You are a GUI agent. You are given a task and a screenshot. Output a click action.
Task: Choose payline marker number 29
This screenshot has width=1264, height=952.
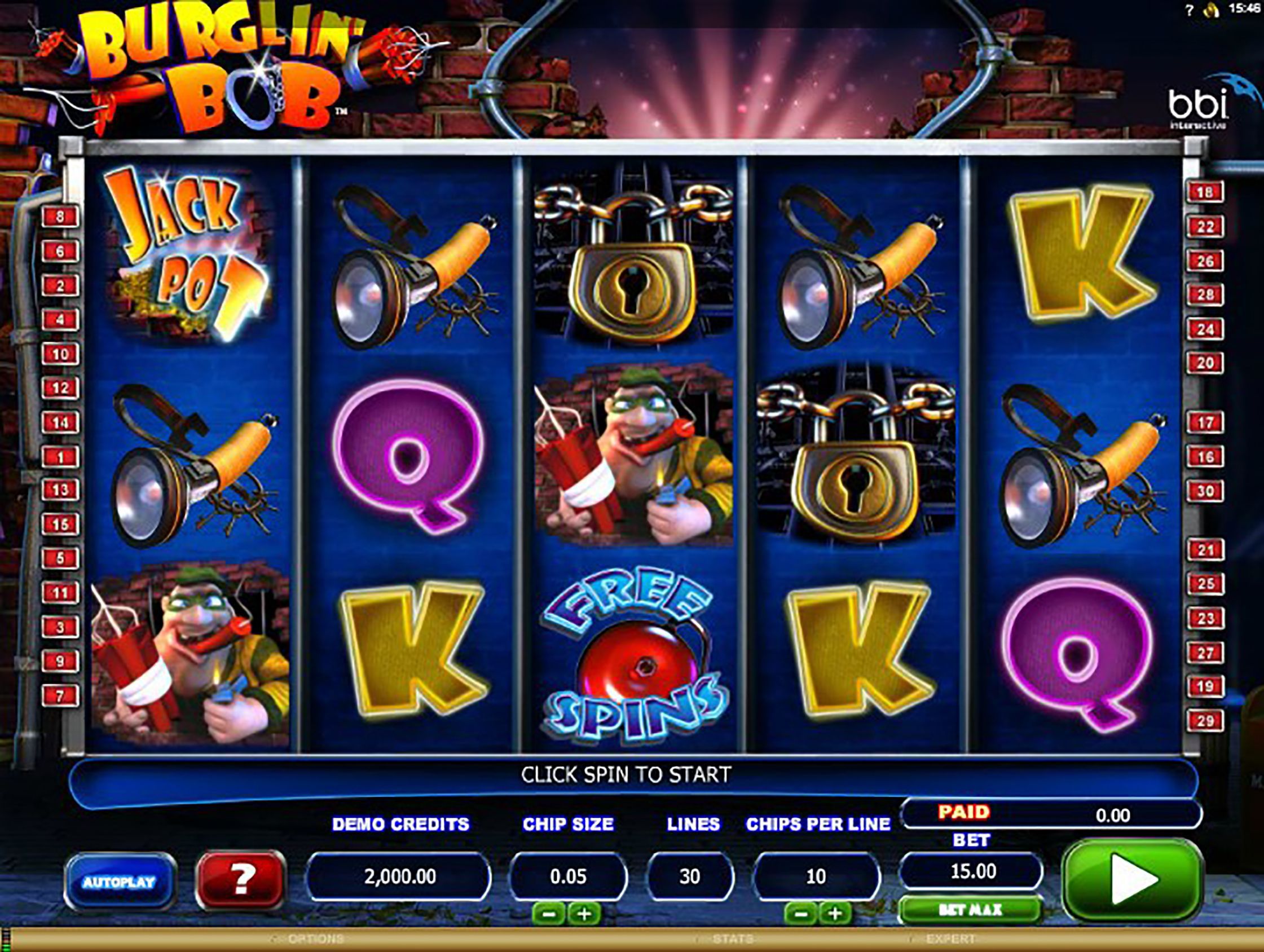point(1205,721)
